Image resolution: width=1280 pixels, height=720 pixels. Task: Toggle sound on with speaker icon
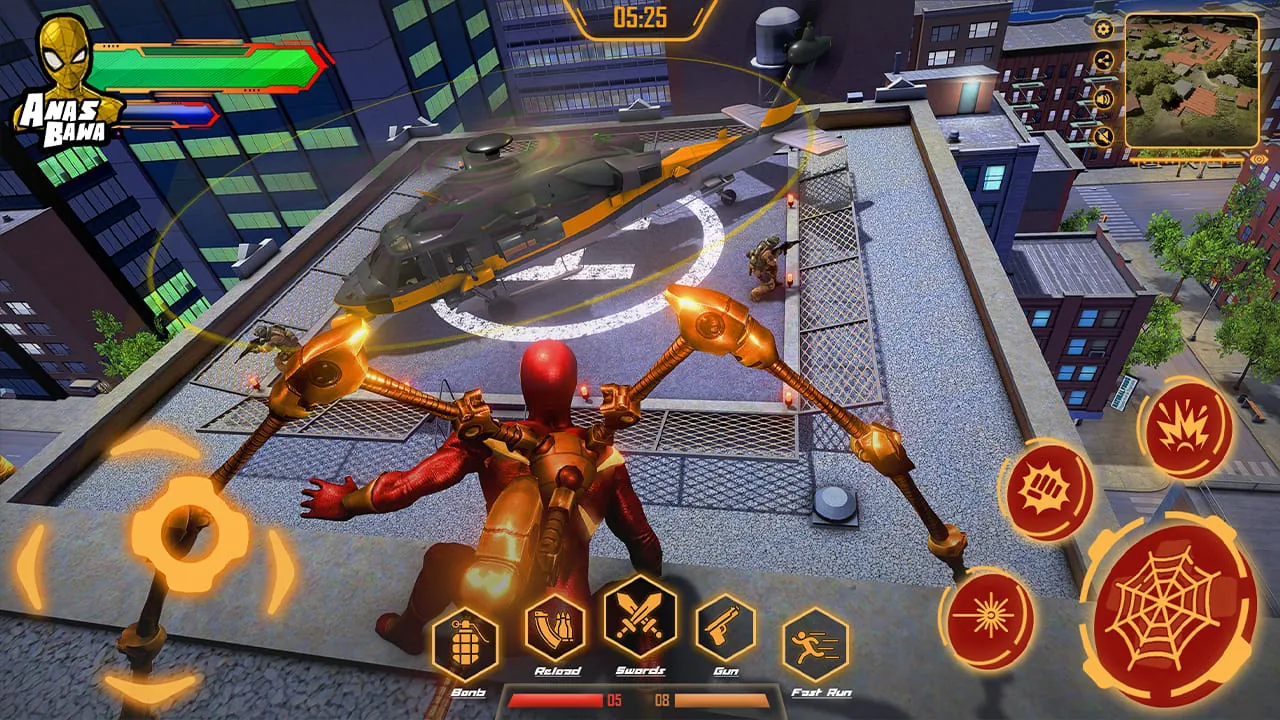[1103, 99]
